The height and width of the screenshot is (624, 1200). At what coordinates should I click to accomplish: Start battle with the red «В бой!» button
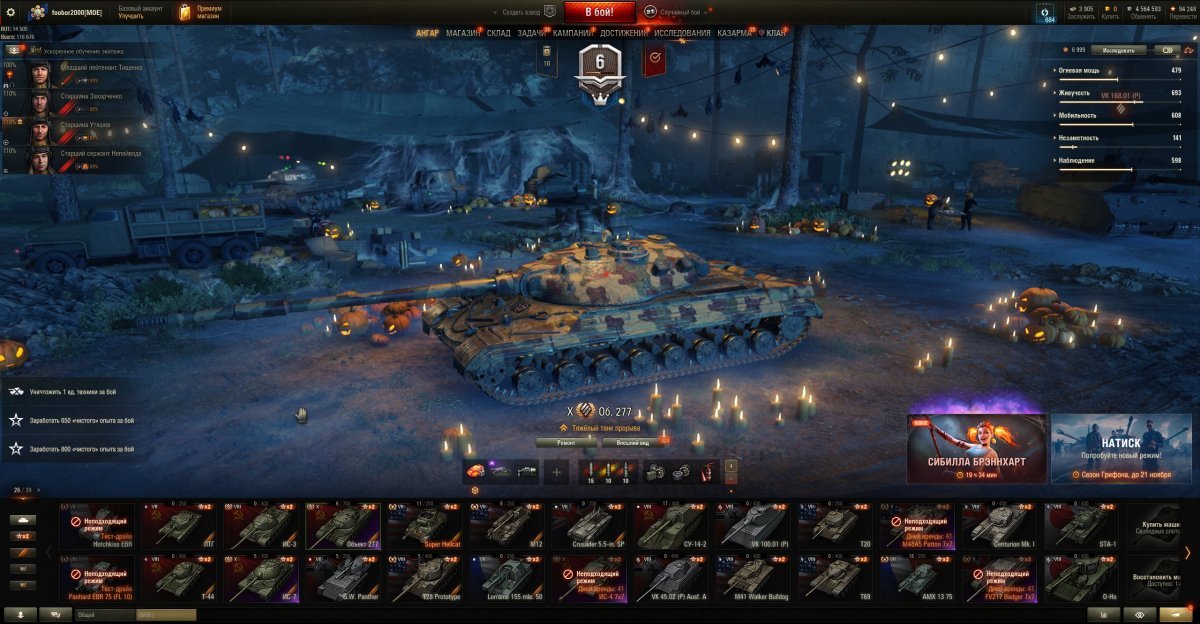pos(600,12)
